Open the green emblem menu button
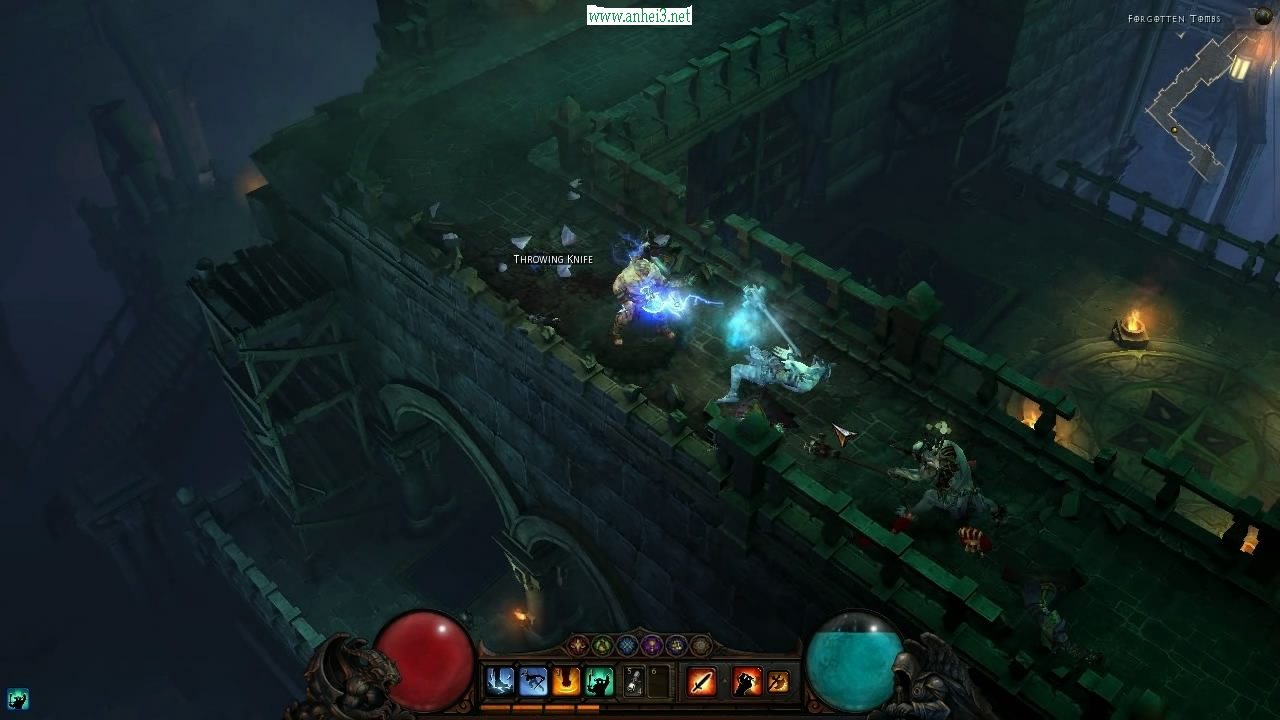Screen dimensions: 1280x720 click(602, 646)
